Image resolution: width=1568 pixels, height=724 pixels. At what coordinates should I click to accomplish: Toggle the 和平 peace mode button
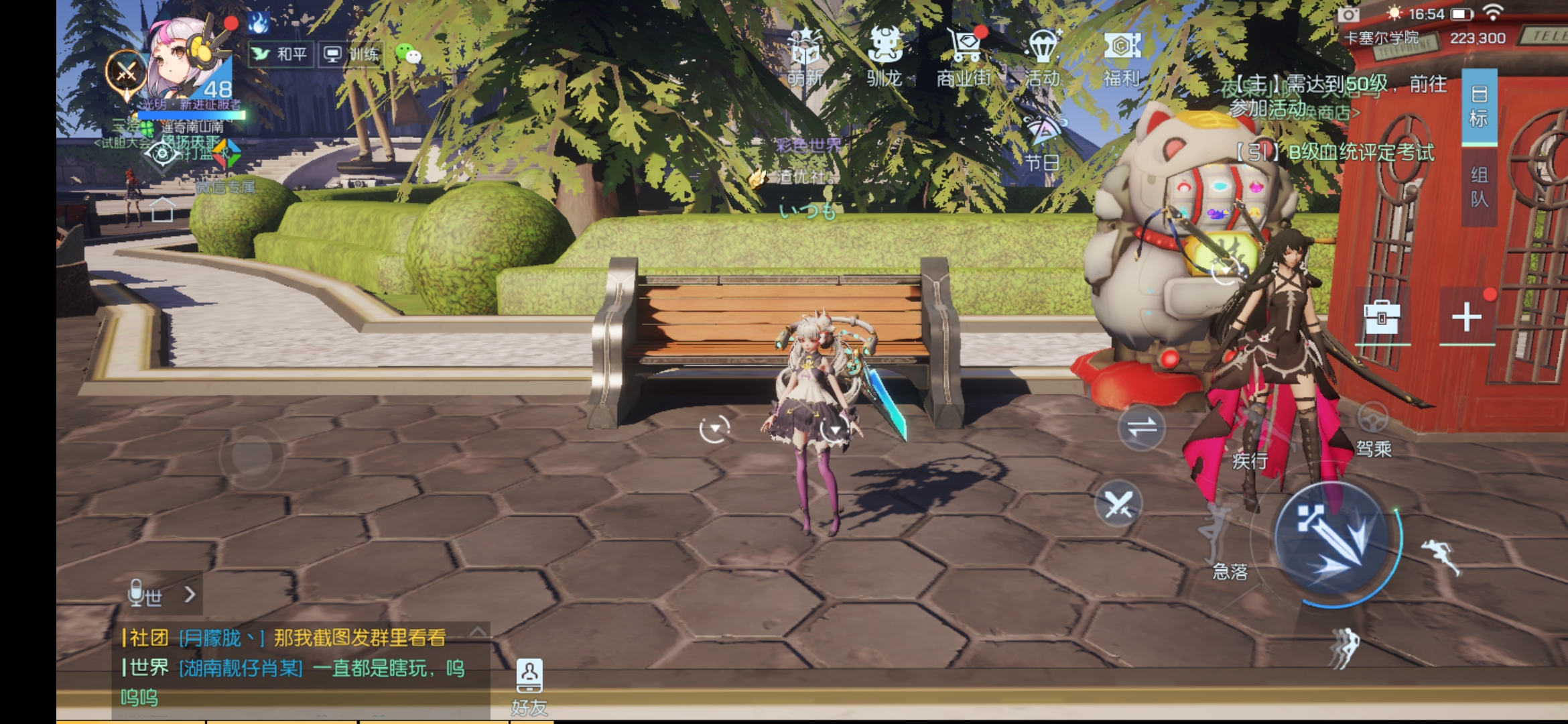tap(279, 54)
